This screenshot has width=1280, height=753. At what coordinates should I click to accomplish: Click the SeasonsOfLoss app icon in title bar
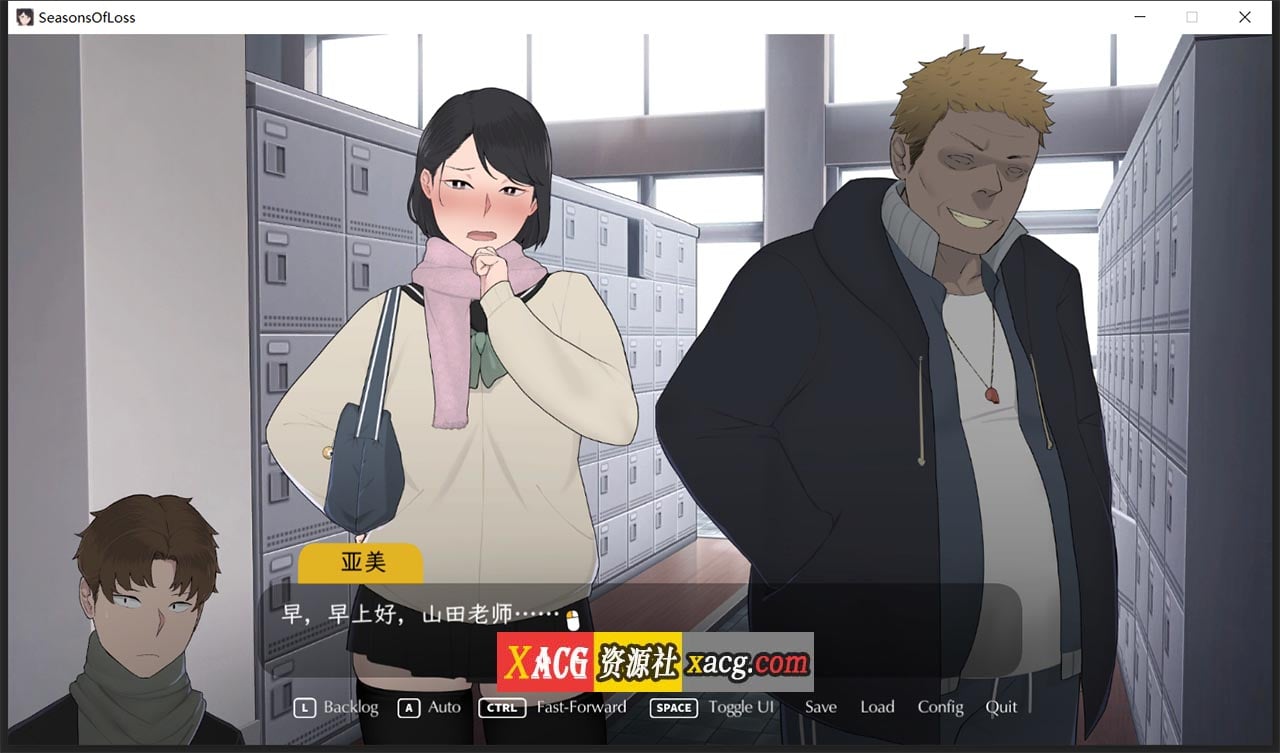click(24, 16)
